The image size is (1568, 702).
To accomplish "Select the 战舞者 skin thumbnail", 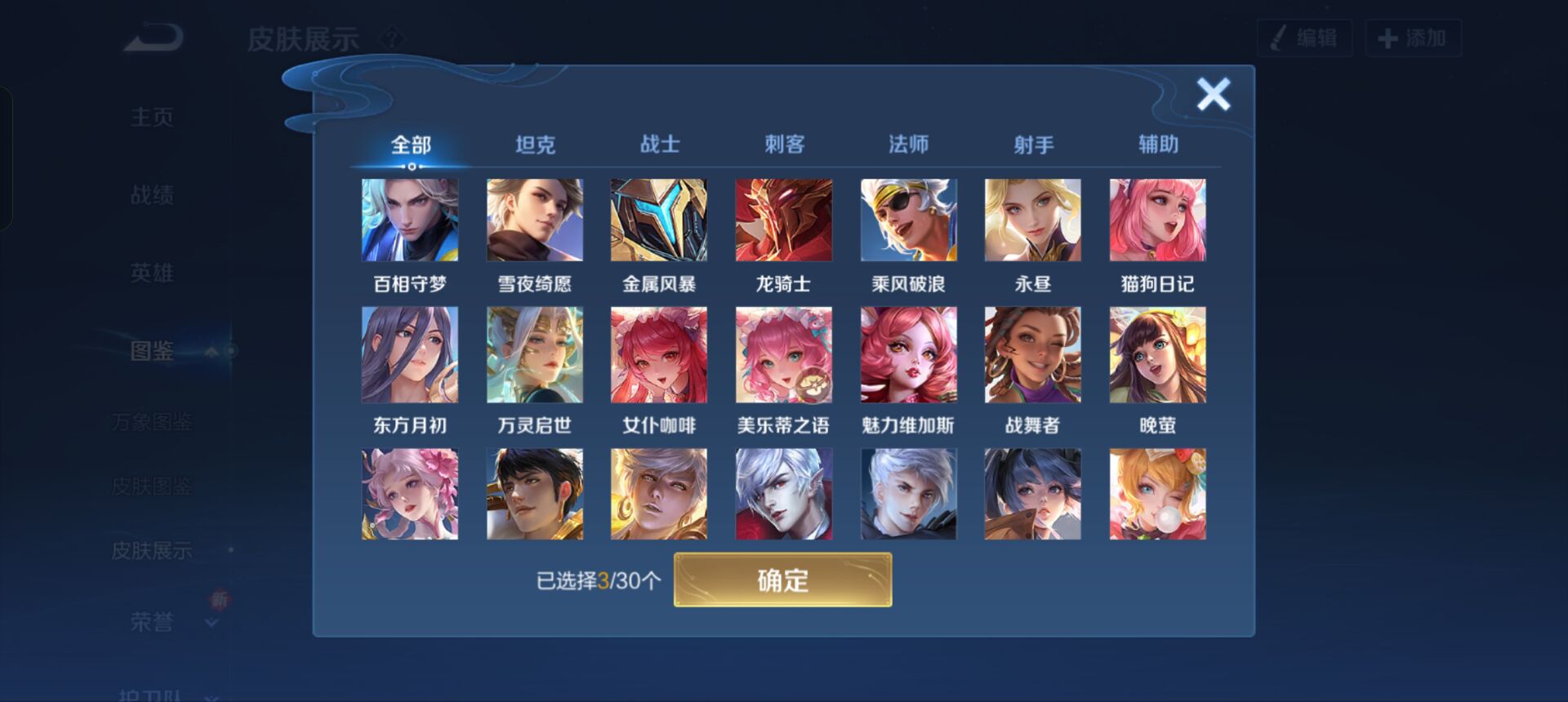I will pos(1031,355).
